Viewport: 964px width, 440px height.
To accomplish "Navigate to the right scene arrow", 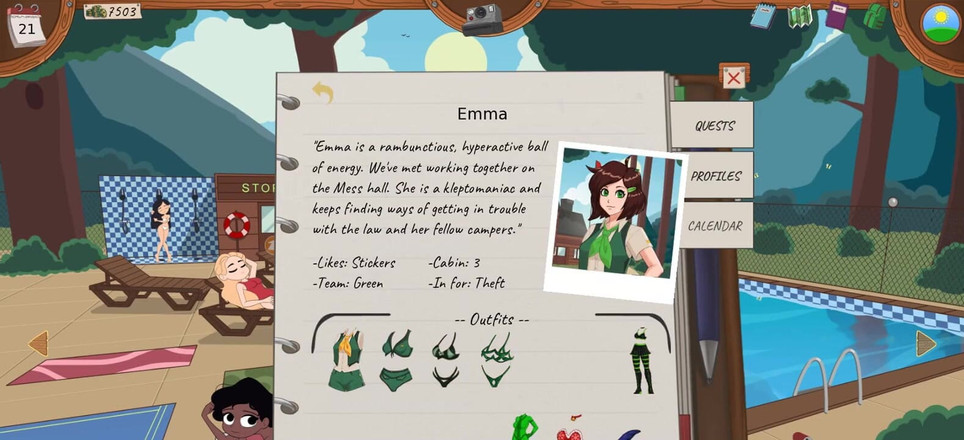I will pos(925,344).
